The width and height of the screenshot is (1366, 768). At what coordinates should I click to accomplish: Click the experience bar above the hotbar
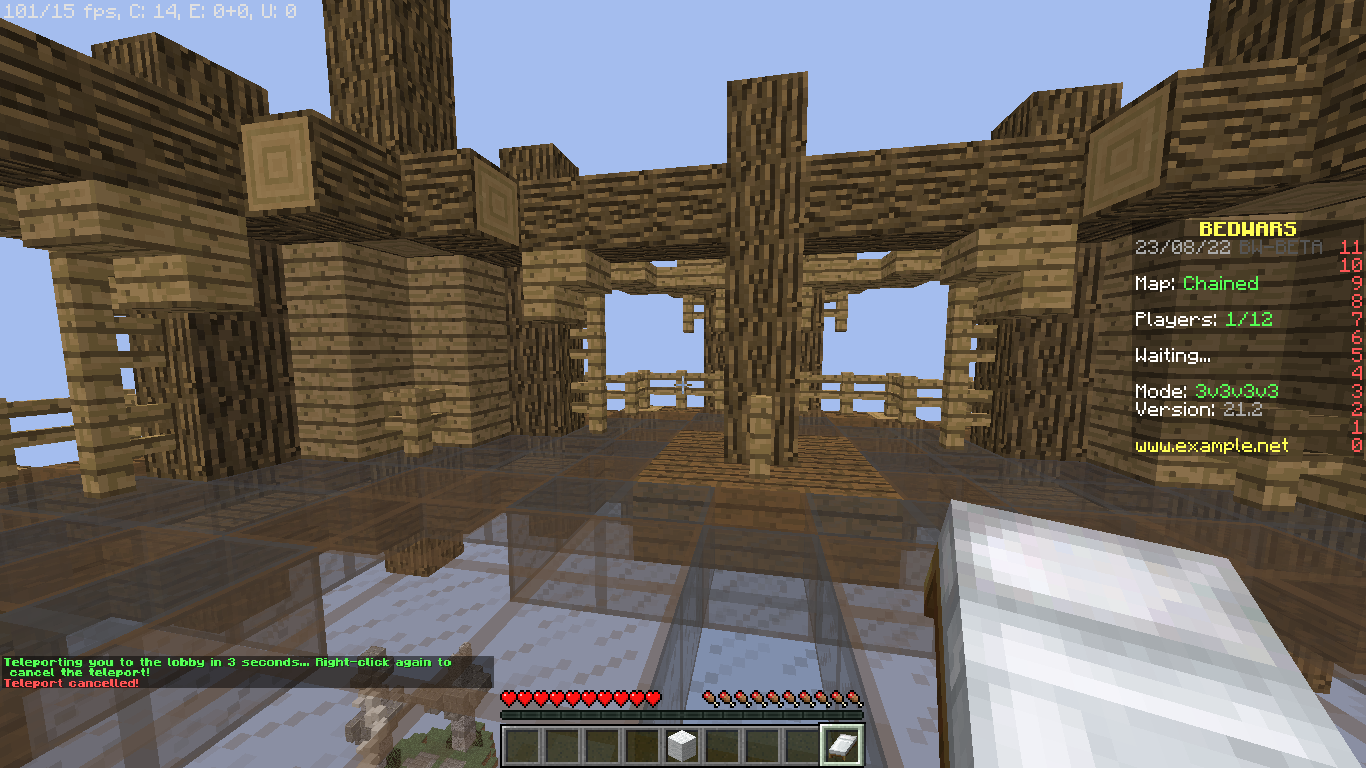coord(683,715)
